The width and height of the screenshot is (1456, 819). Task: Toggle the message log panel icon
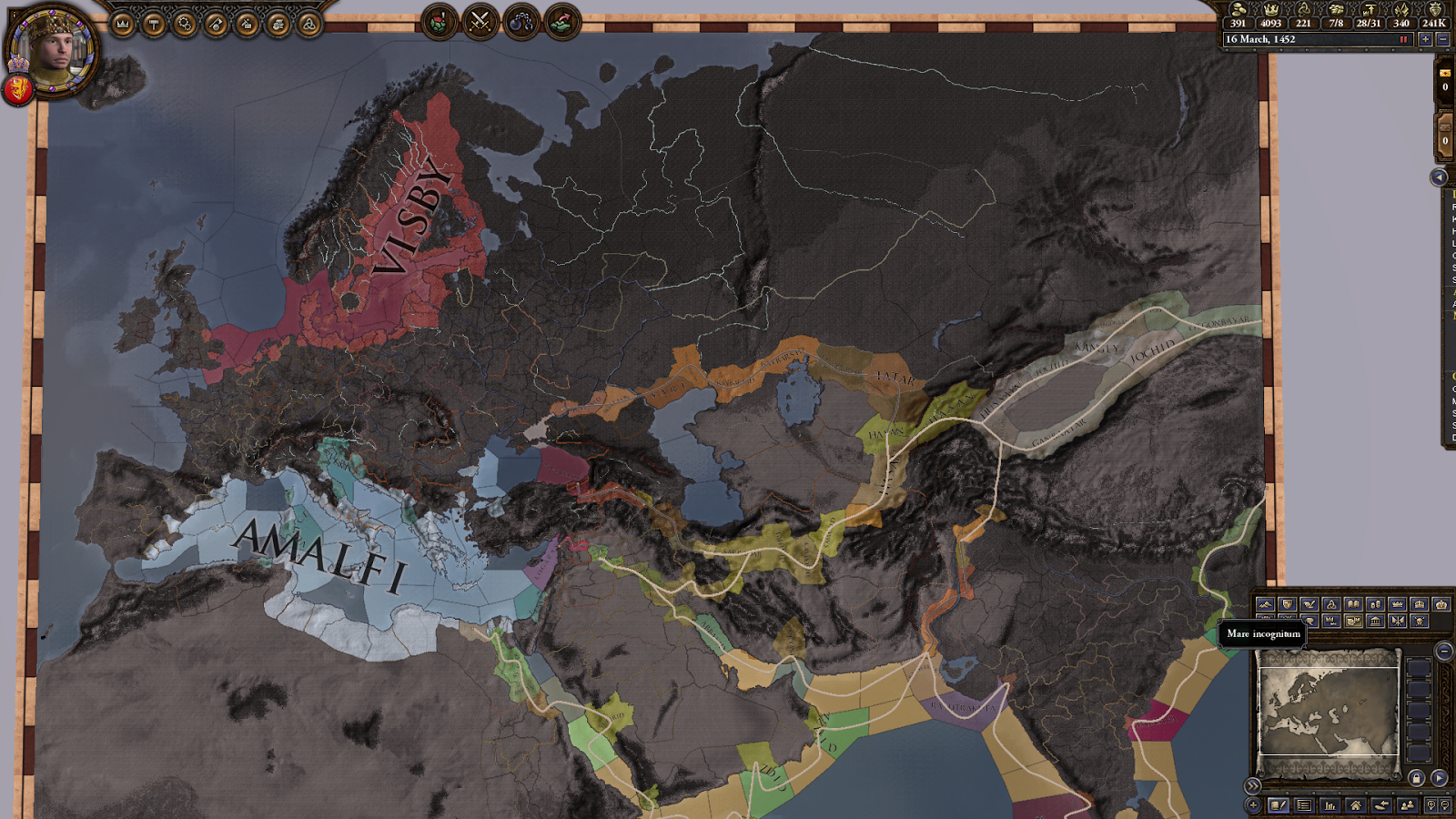pyautogui.click(x=1279, y=805)
